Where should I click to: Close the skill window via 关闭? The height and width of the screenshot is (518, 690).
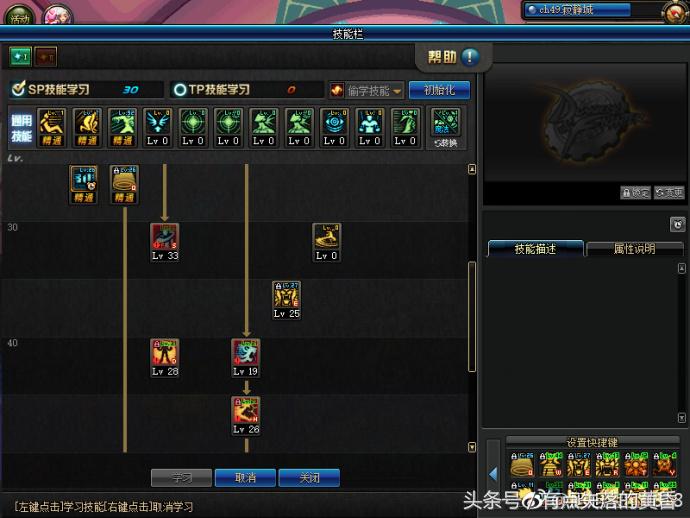[x=309, y=478]
